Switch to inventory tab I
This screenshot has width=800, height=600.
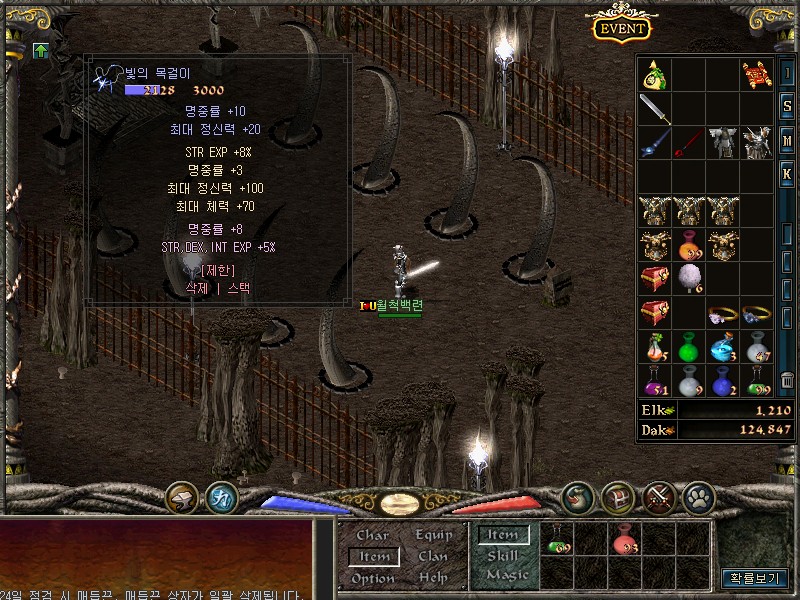tap(788, 74)
